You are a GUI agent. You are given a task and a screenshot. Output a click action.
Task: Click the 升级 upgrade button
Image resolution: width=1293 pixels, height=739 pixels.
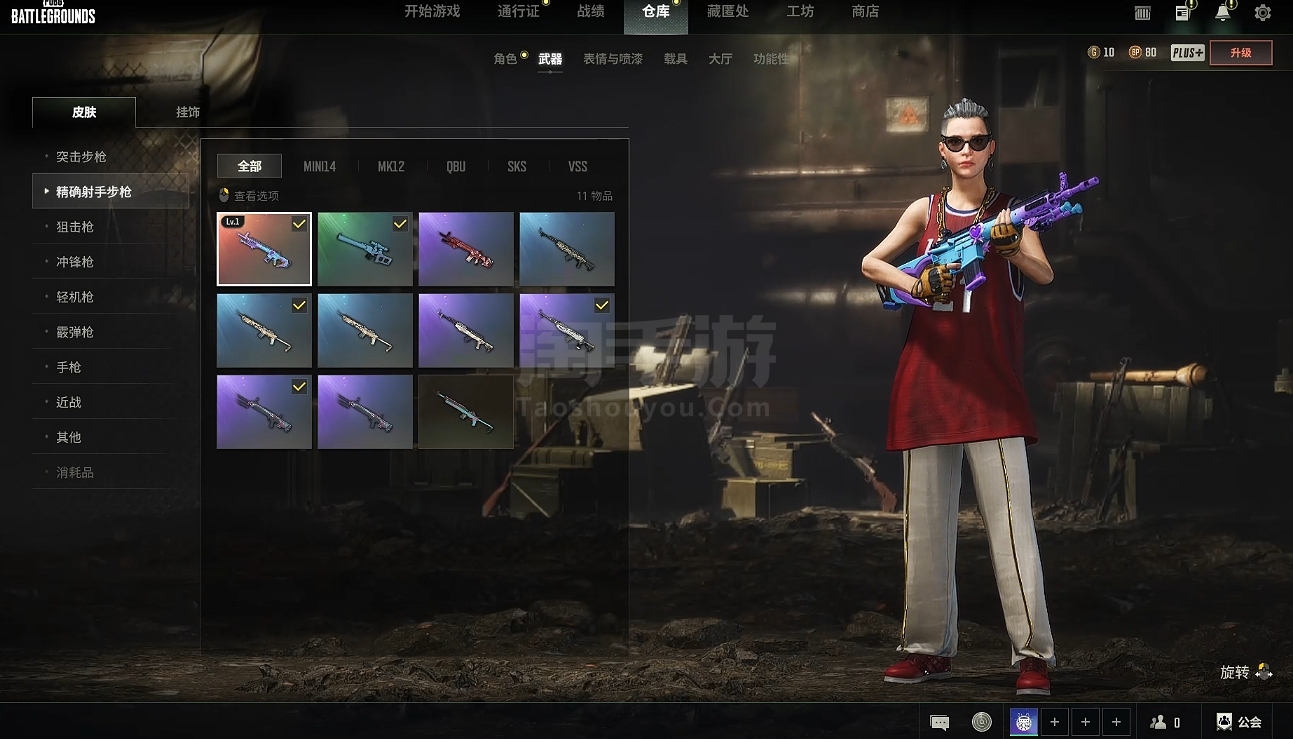1240,53
